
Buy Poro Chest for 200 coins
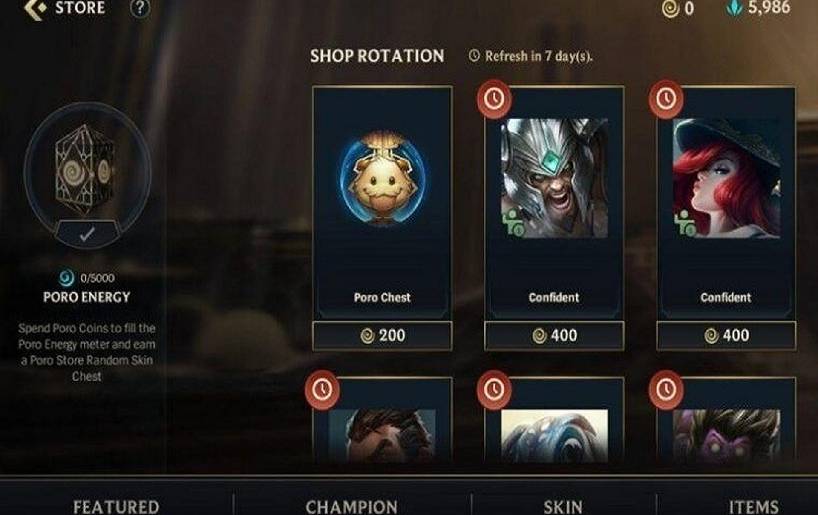coord(382,336)
